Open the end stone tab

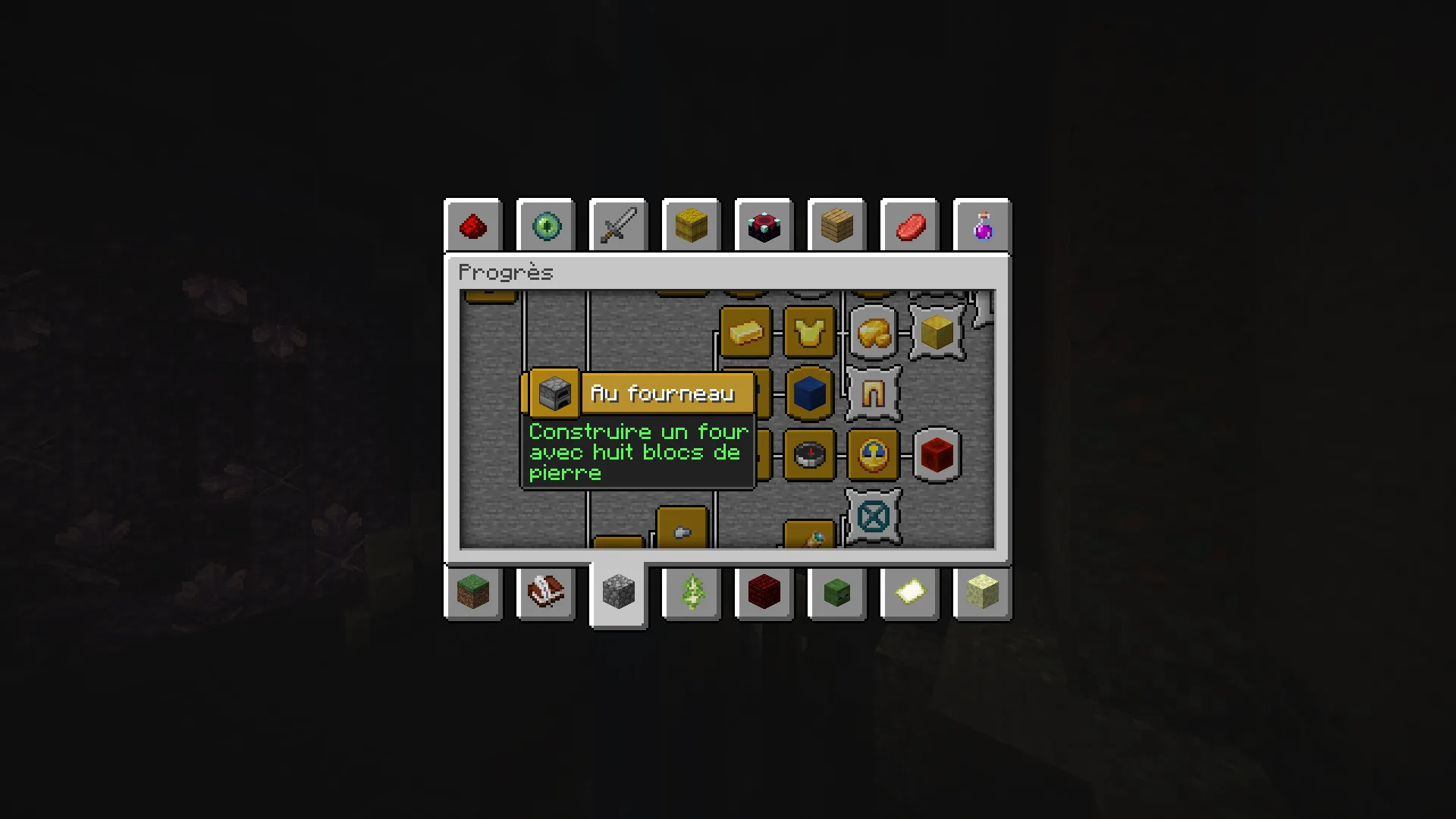(983, 592)
